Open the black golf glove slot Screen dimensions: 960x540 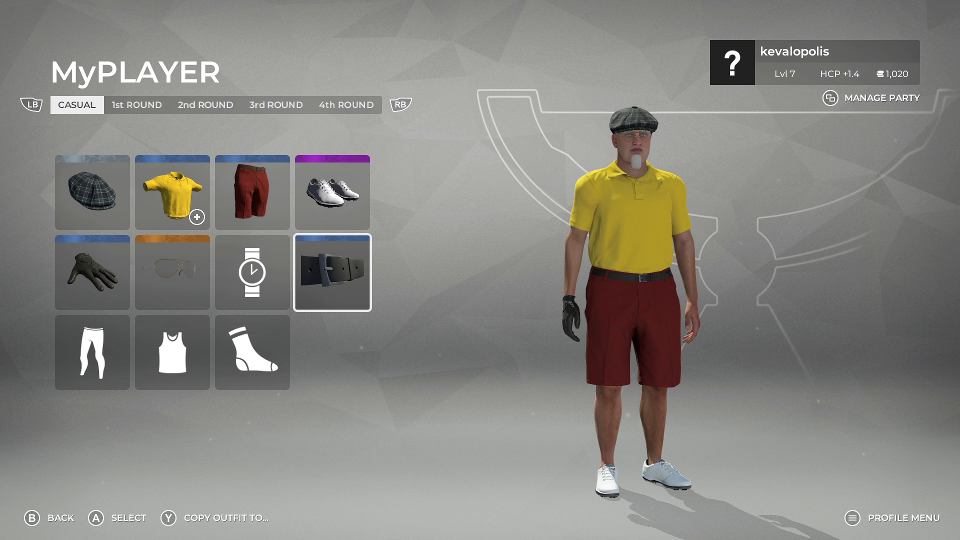pos(92,272)
